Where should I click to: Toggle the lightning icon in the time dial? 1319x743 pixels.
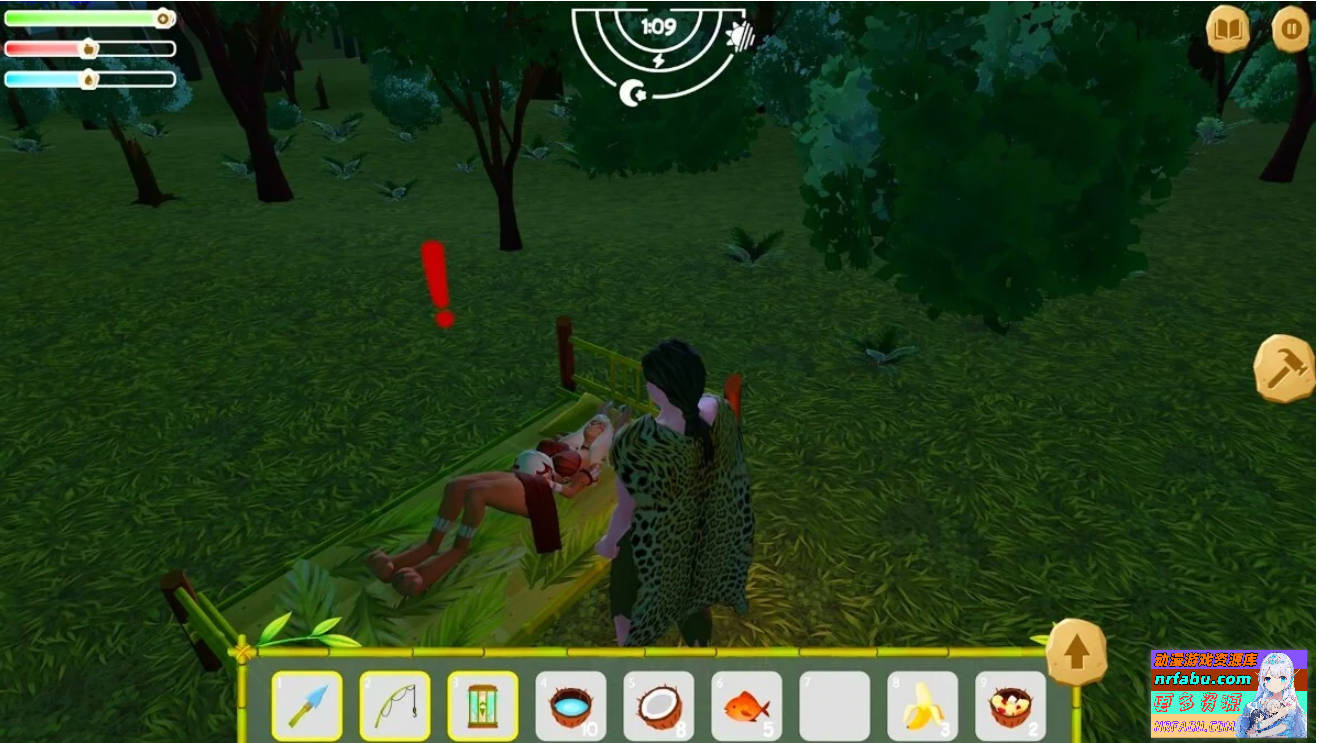[660, 60]
